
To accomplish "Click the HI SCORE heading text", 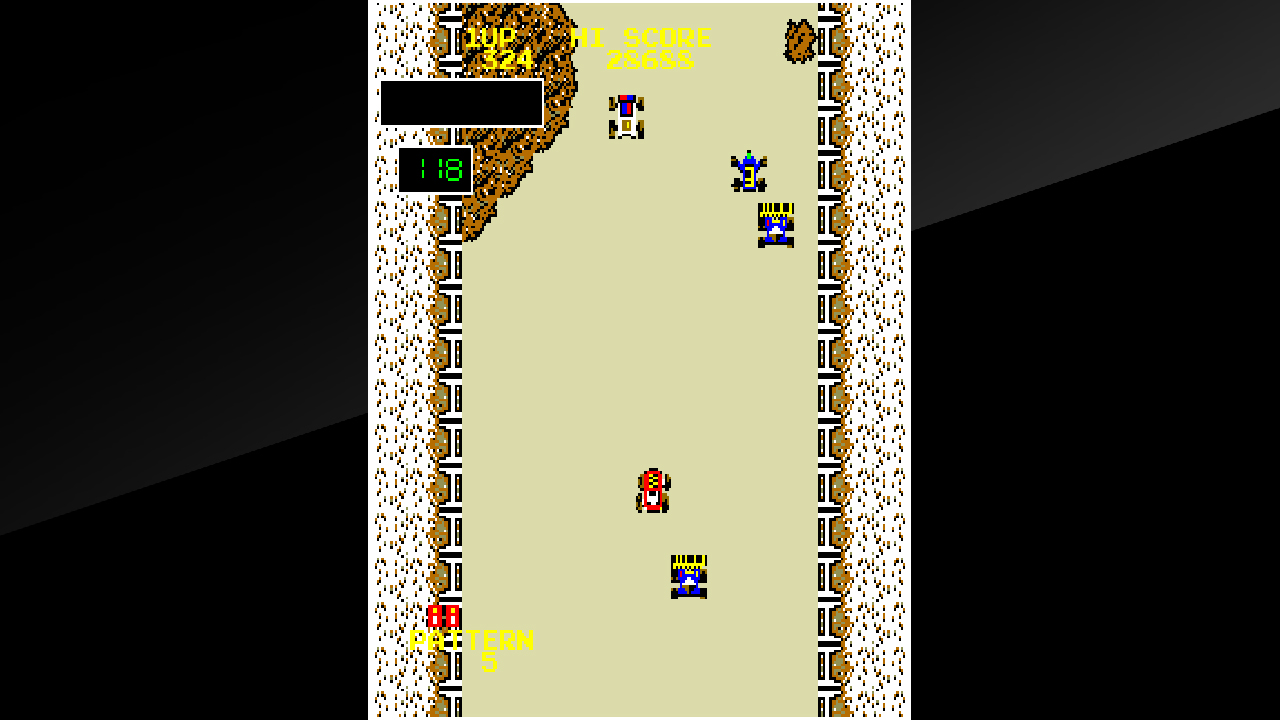I will coord(640,38).
